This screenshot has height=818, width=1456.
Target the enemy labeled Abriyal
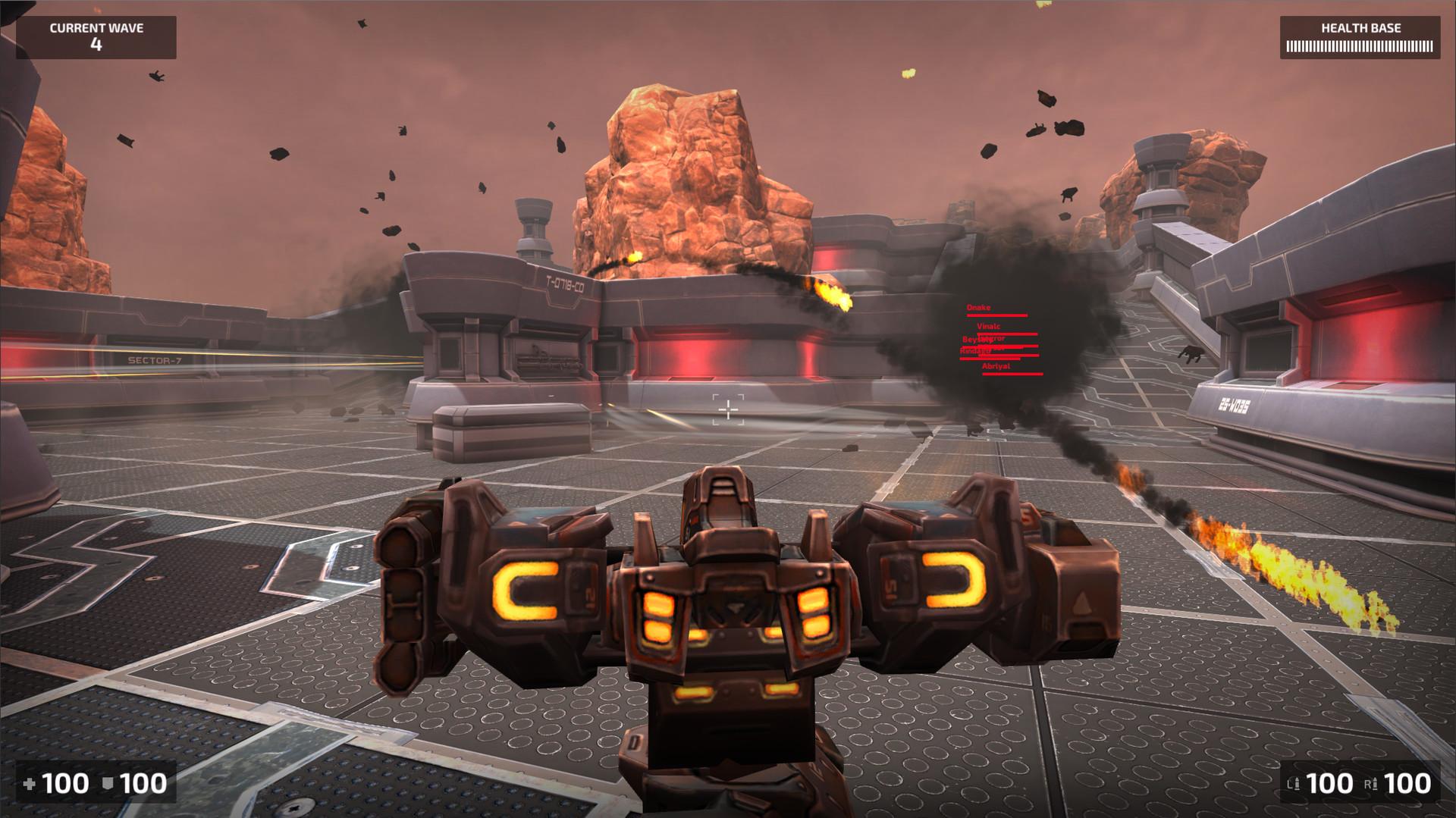[996, 368]
